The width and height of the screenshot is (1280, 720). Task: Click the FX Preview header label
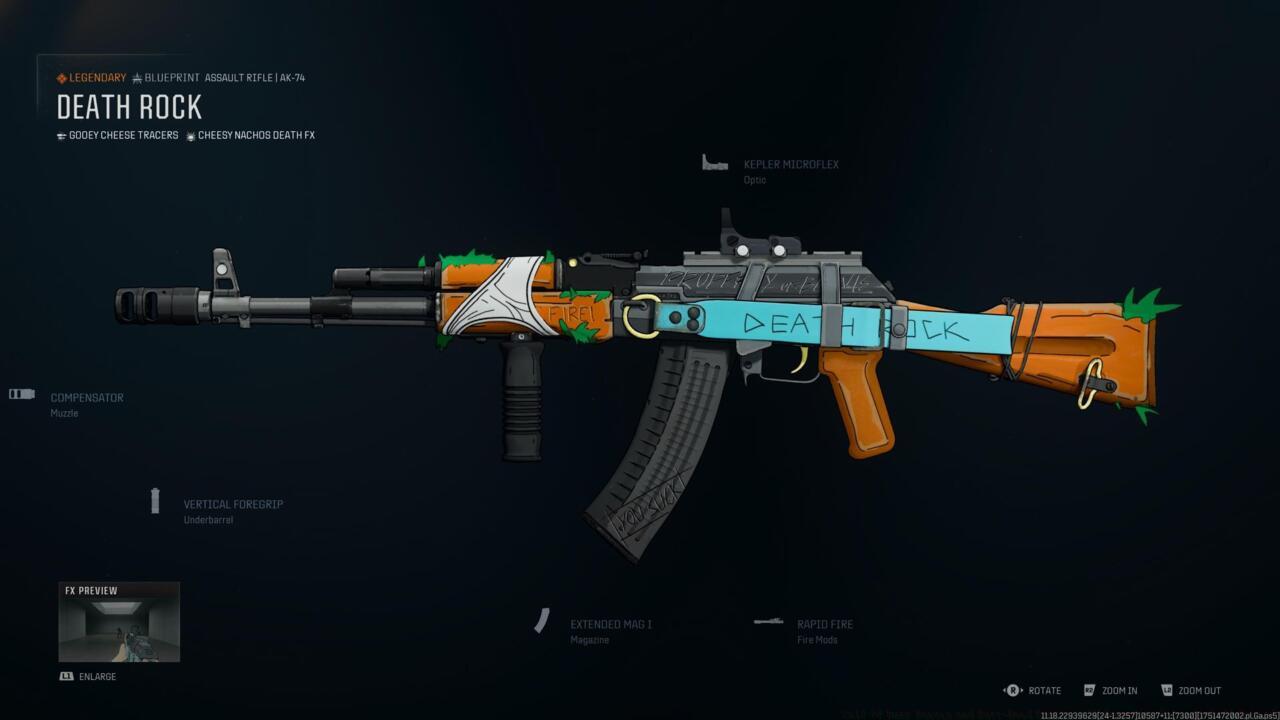(90, 590)
